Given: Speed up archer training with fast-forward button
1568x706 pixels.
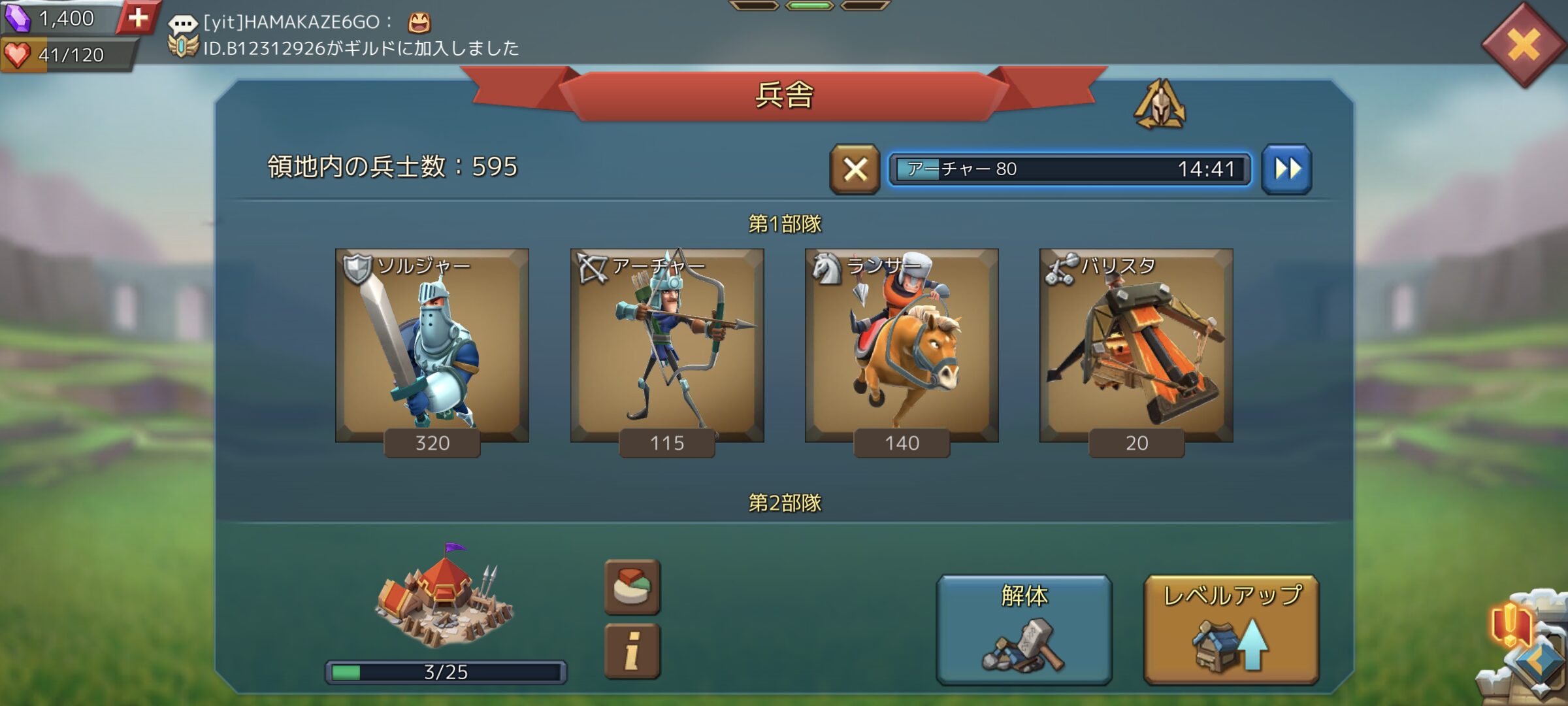Looking at the screenshot, I should pyautogui.click(x=1286, y=170).
